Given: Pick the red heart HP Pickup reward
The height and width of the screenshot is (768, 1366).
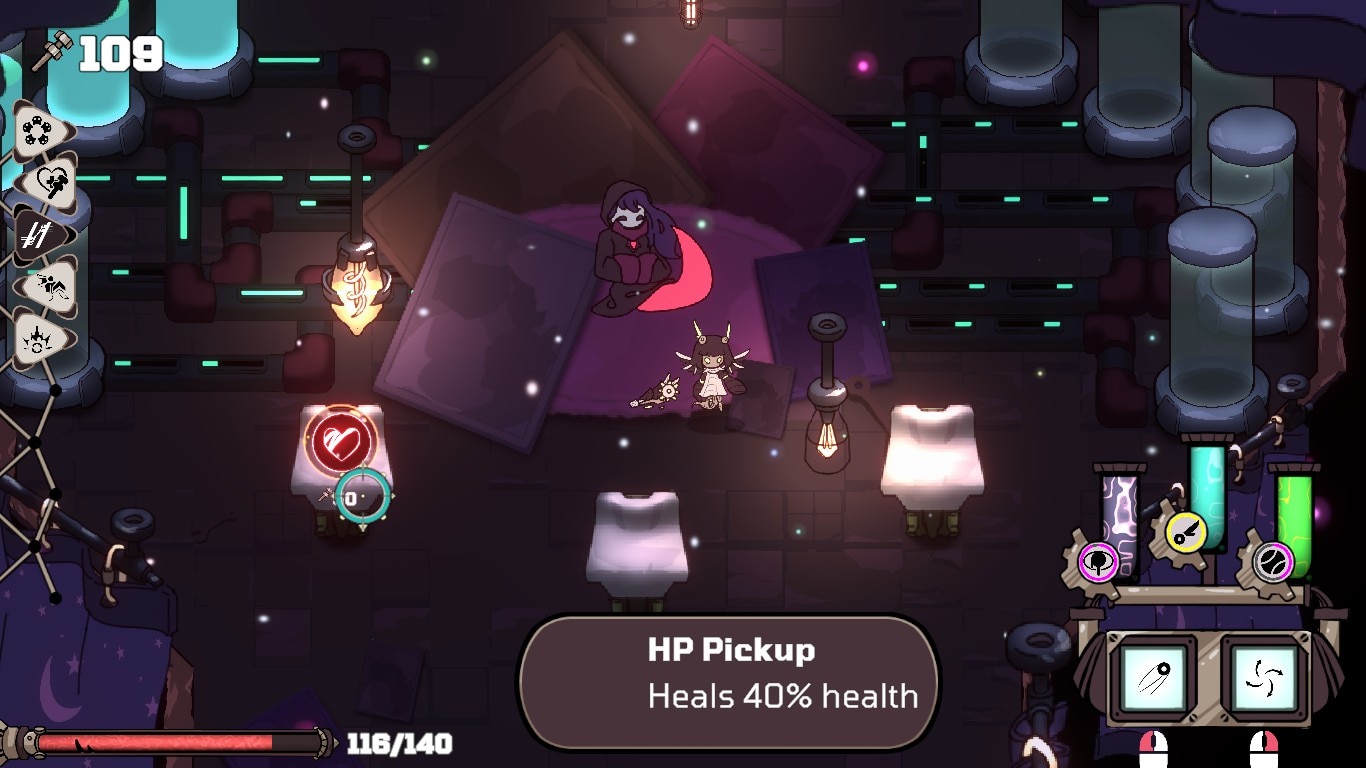Looking at the screenshot, I should [x=342, y=441].
